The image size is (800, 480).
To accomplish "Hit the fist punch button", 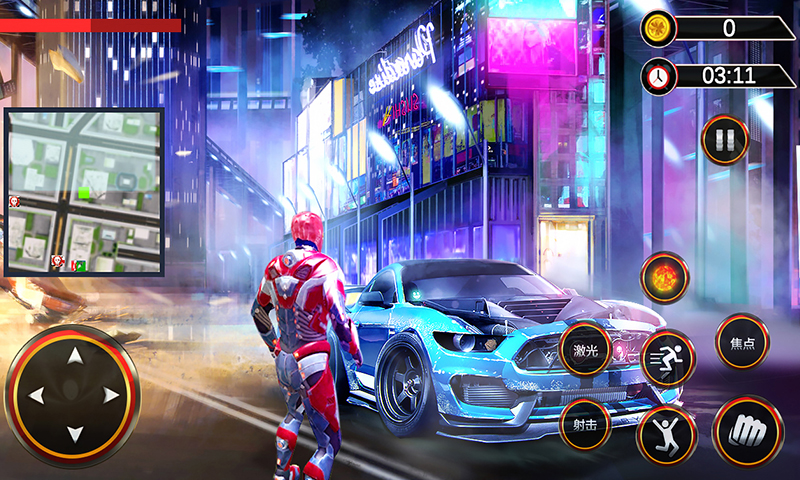I will pyautogui.click(x=746, y=431).
